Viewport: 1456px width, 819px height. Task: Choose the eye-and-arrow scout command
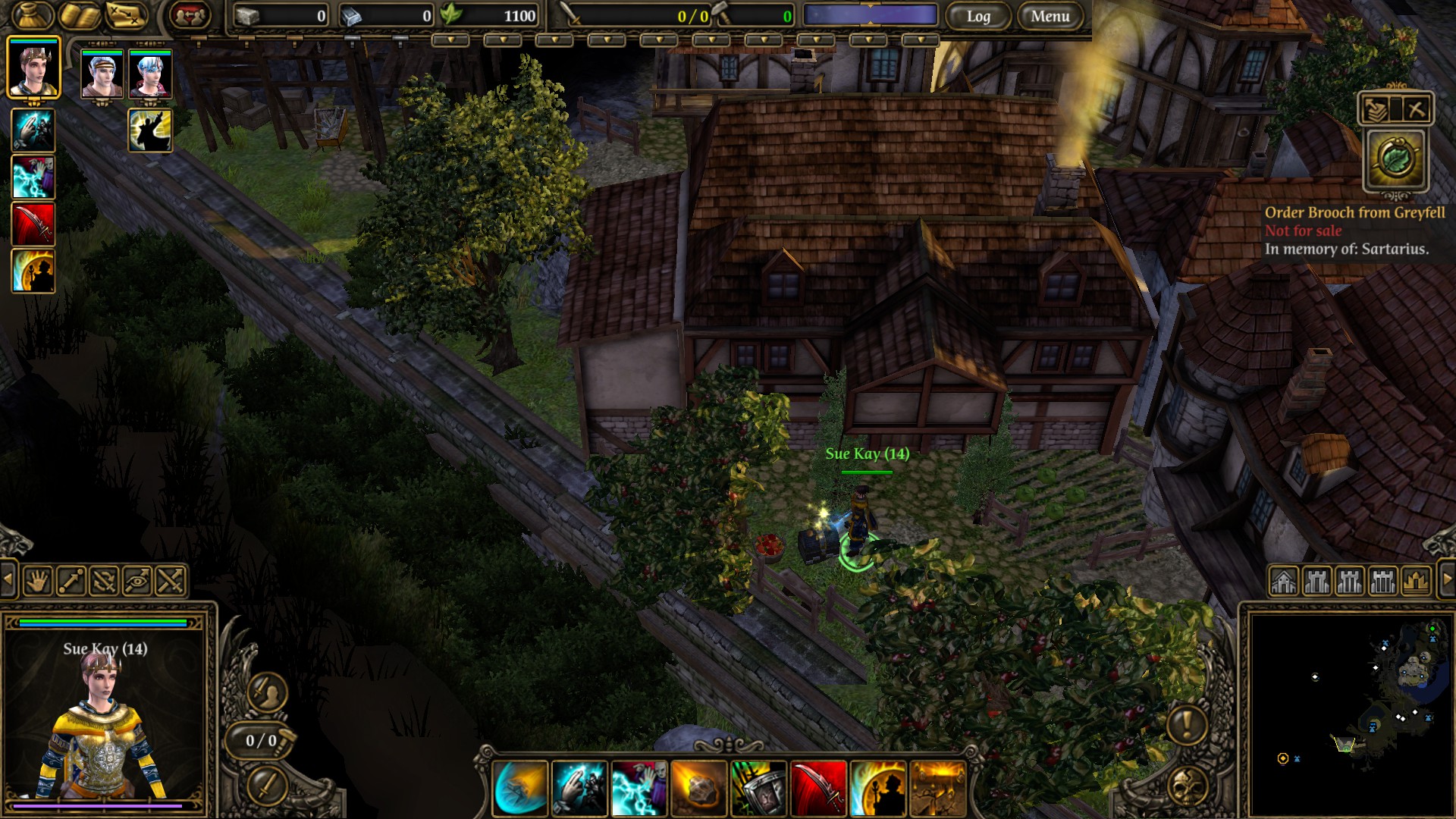pyautogui.click(x=137, y=582)
